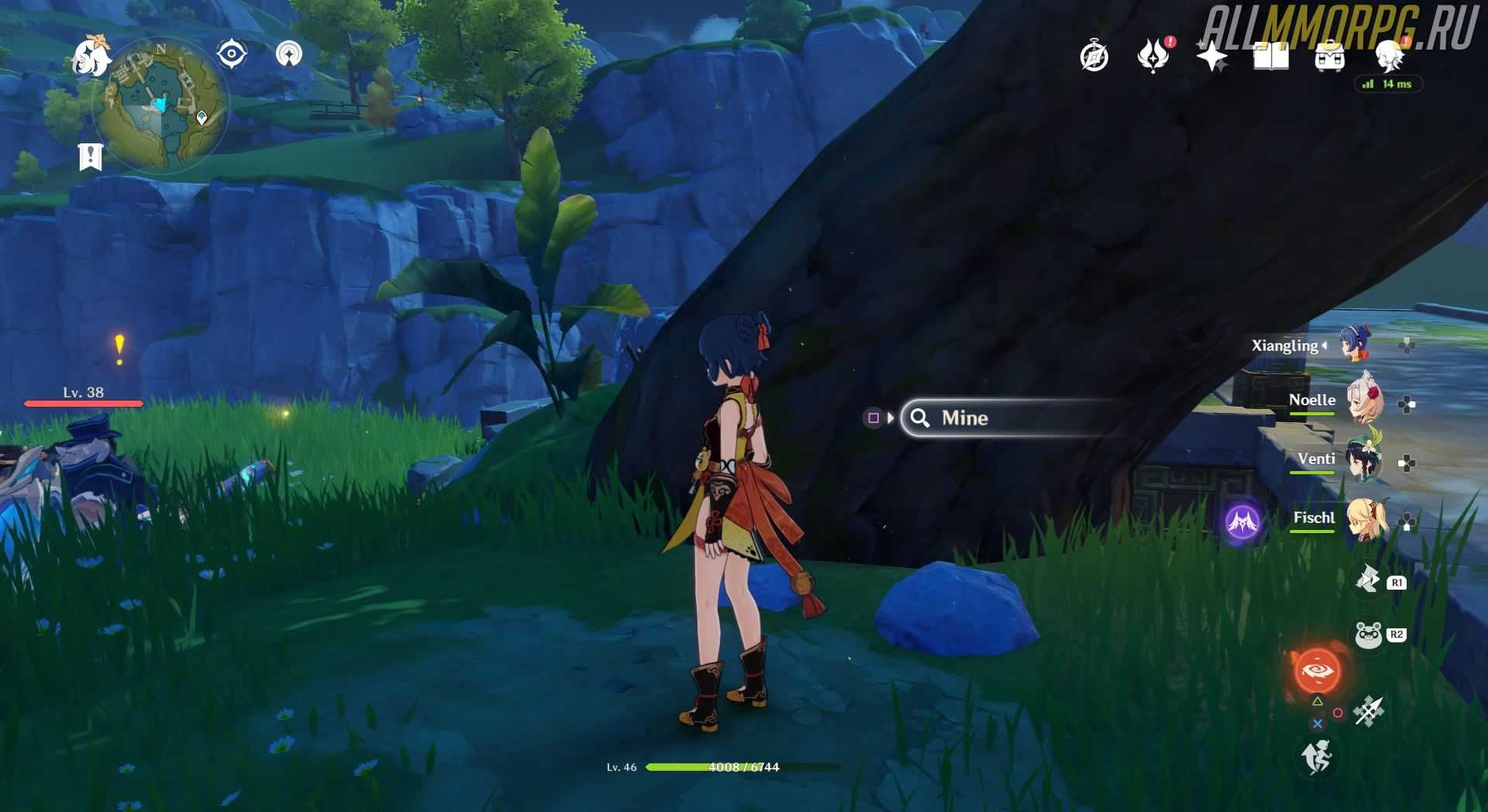Click the arch signal icon near minimap
Image resolution: width=1488 pixels, height=812 pixels.
click(289, 54)
